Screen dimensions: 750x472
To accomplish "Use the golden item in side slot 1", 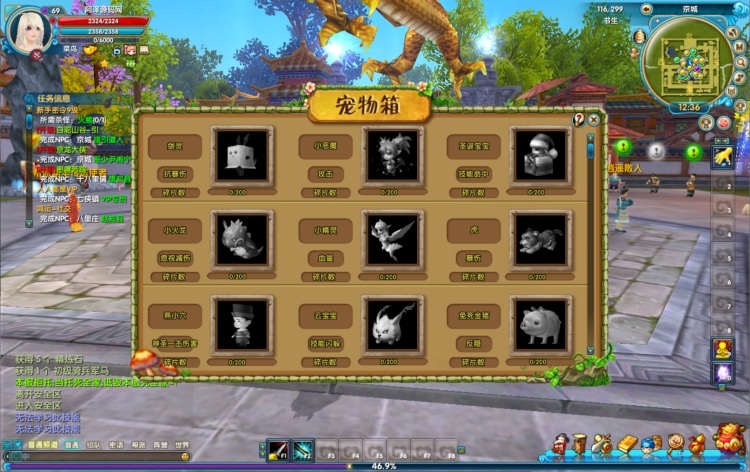I will coord(722,156).
